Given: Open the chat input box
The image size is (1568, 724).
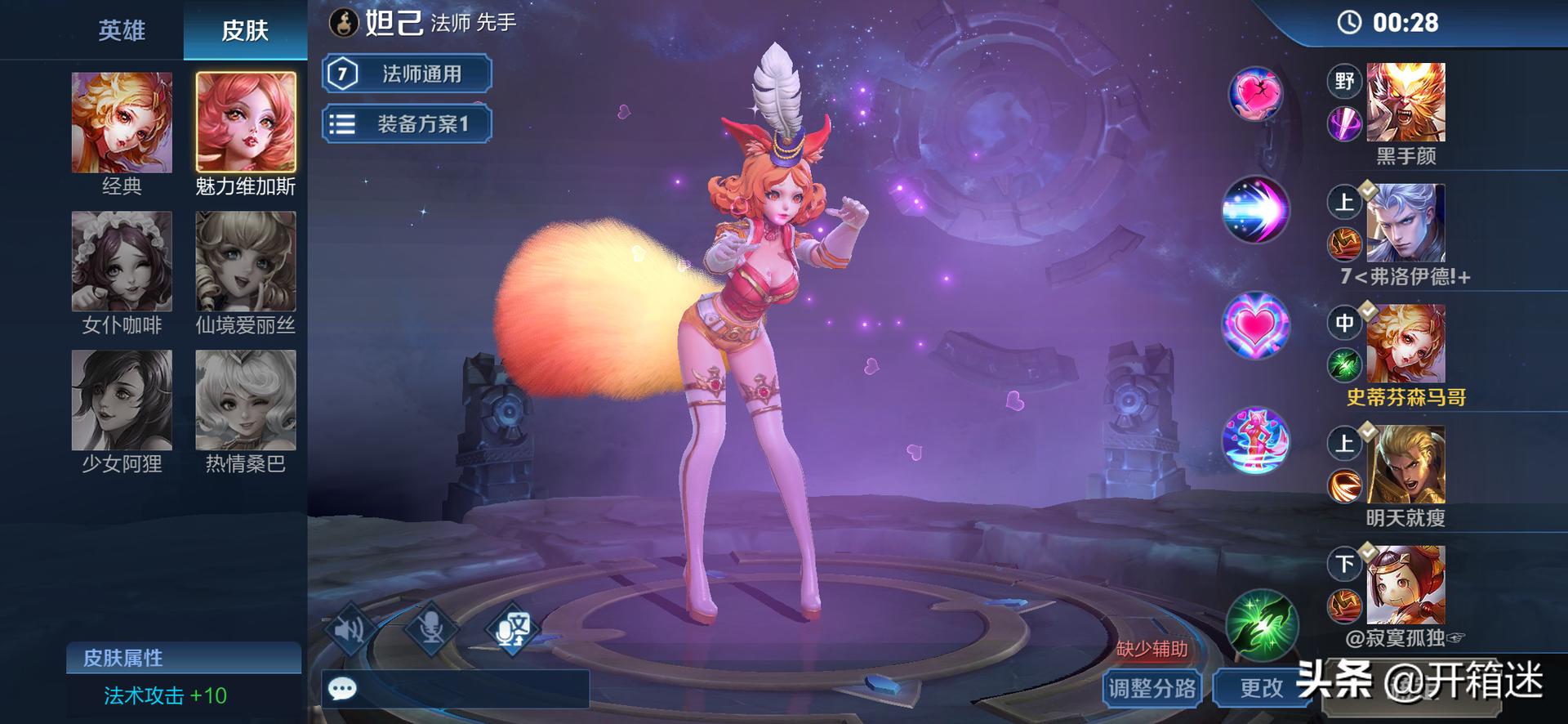Looking at the screenshot, I should click(456, 689).
